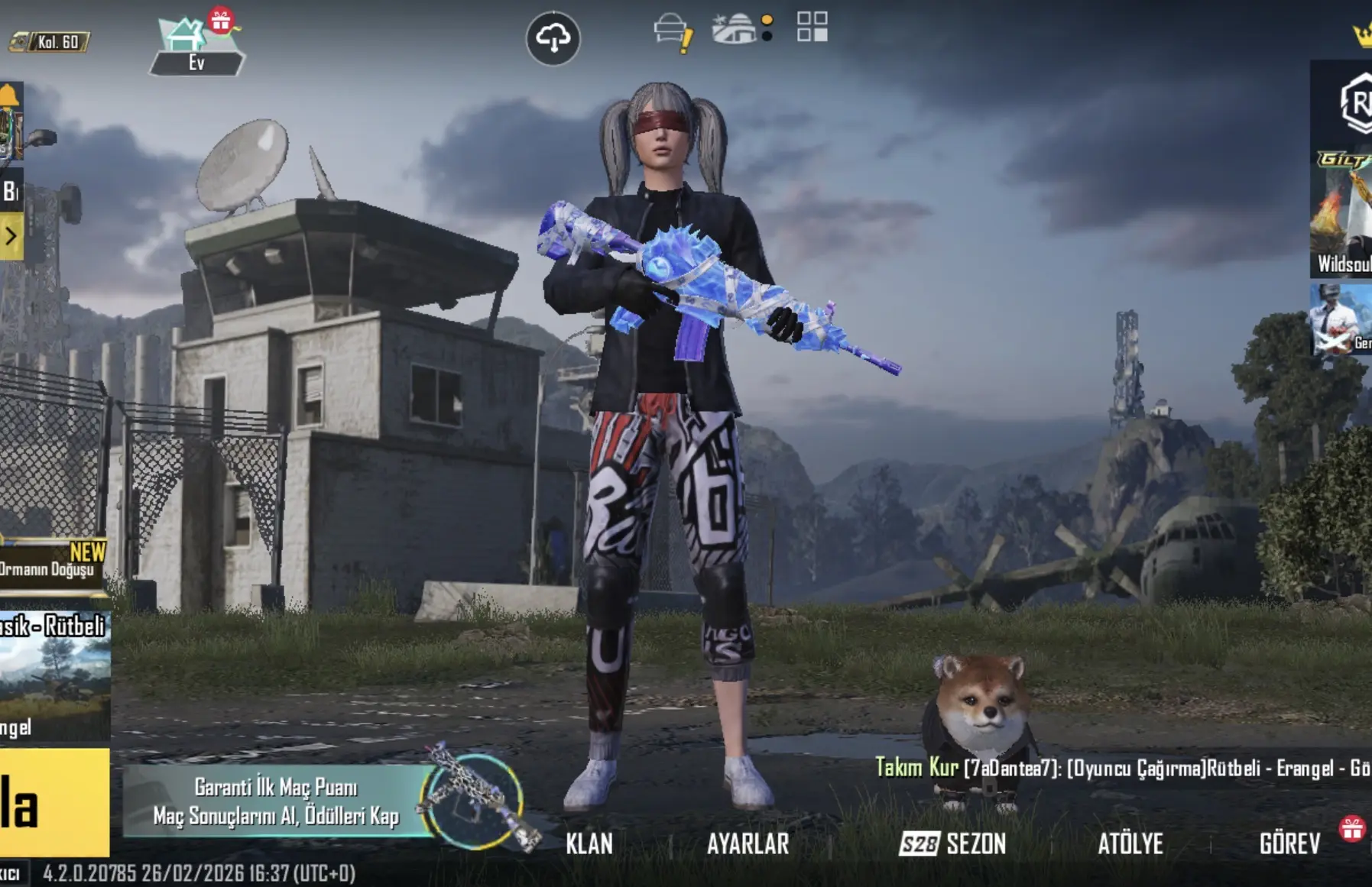Open AYARLAR settings
The height and width of the screenshot is (887, 1372).
pyautogui.click(x=748, y=843)
